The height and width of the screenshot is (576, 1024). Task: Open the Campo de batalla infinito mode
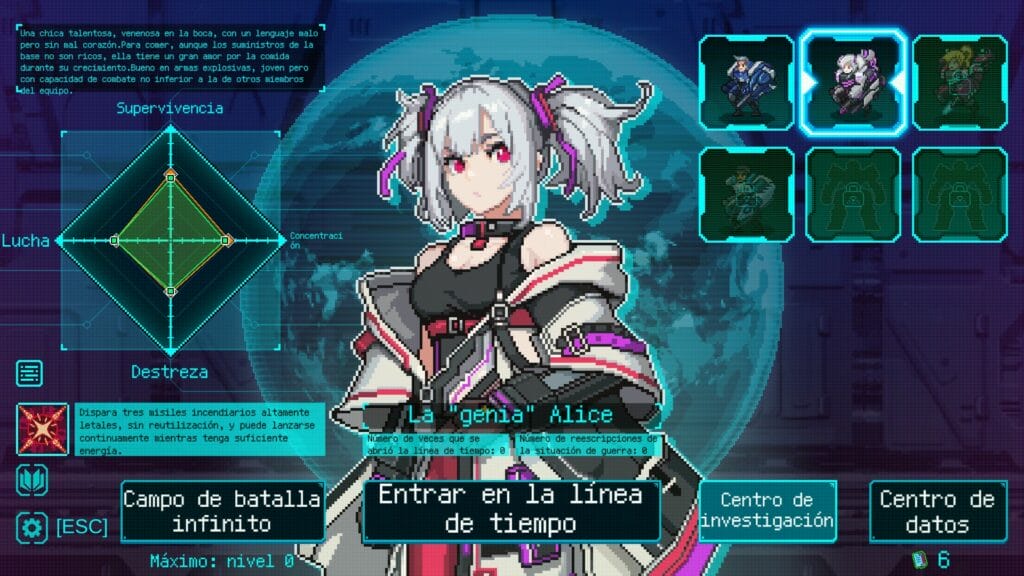click(x=222, y=511)
